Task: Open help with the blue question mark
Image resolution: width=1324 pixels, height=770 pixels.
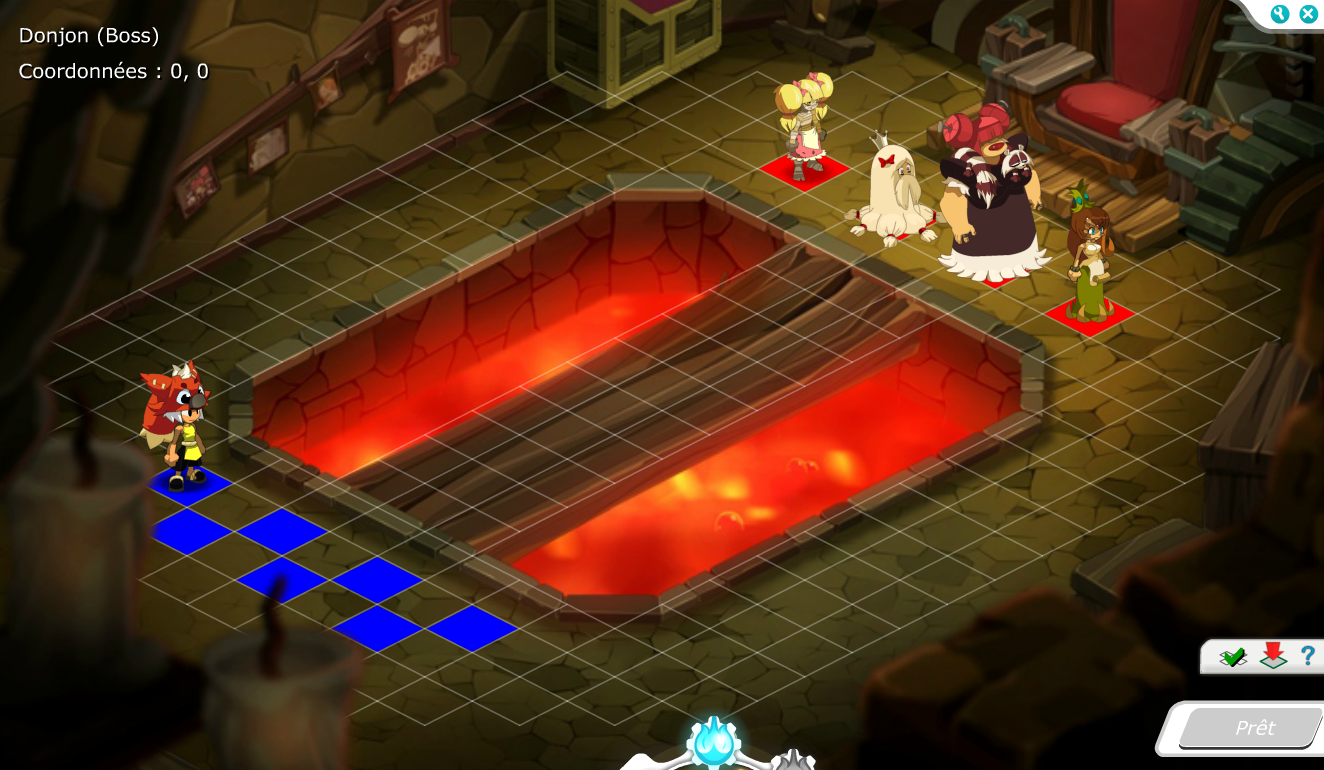Action: pyautogui.click(x=1307, y=656)
